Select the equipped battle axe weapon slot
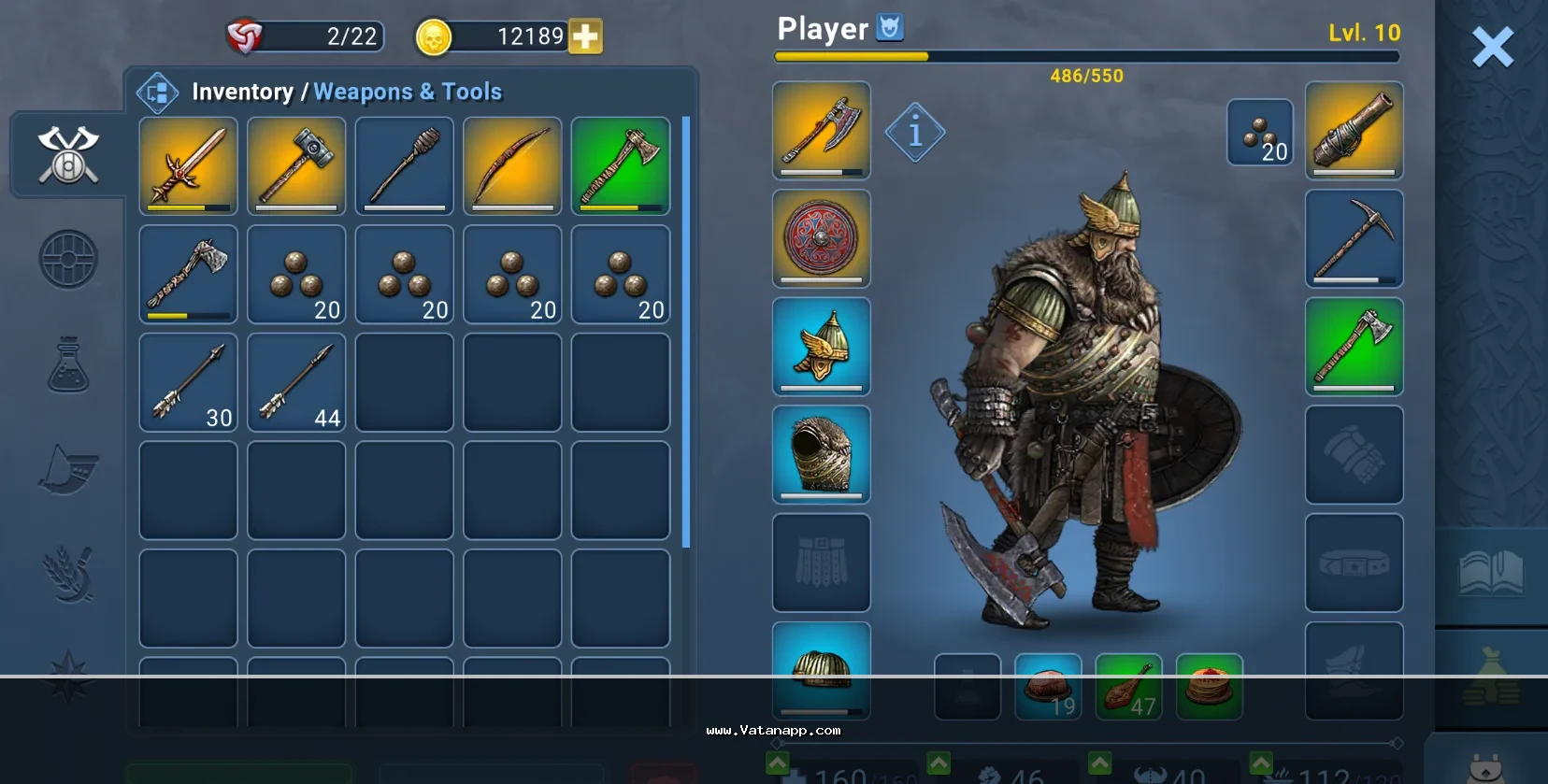 (821, 130)
